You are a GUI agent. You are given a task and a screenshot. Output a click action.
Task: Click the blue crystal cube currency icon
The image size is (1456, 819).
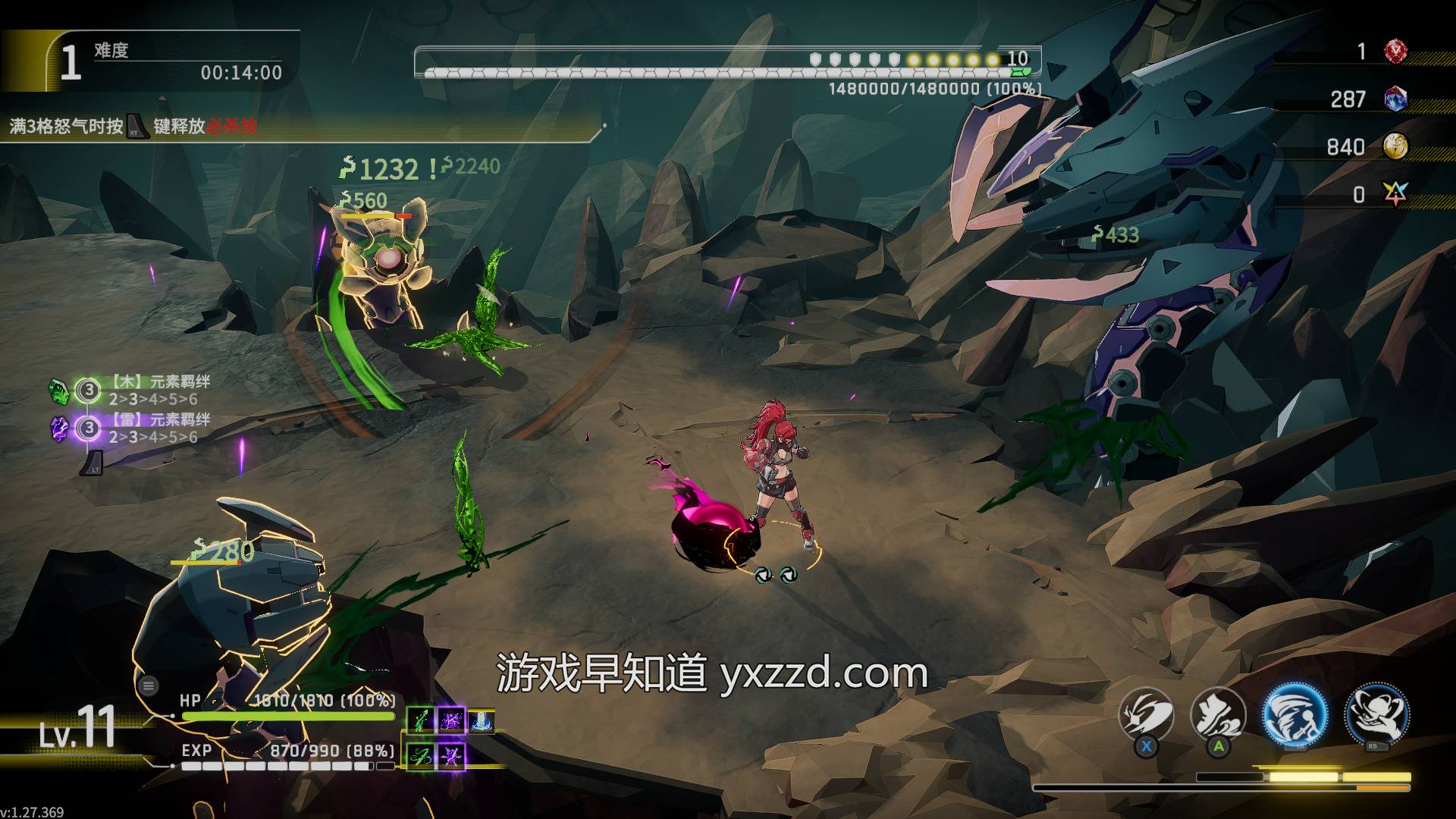point(1395,99)
